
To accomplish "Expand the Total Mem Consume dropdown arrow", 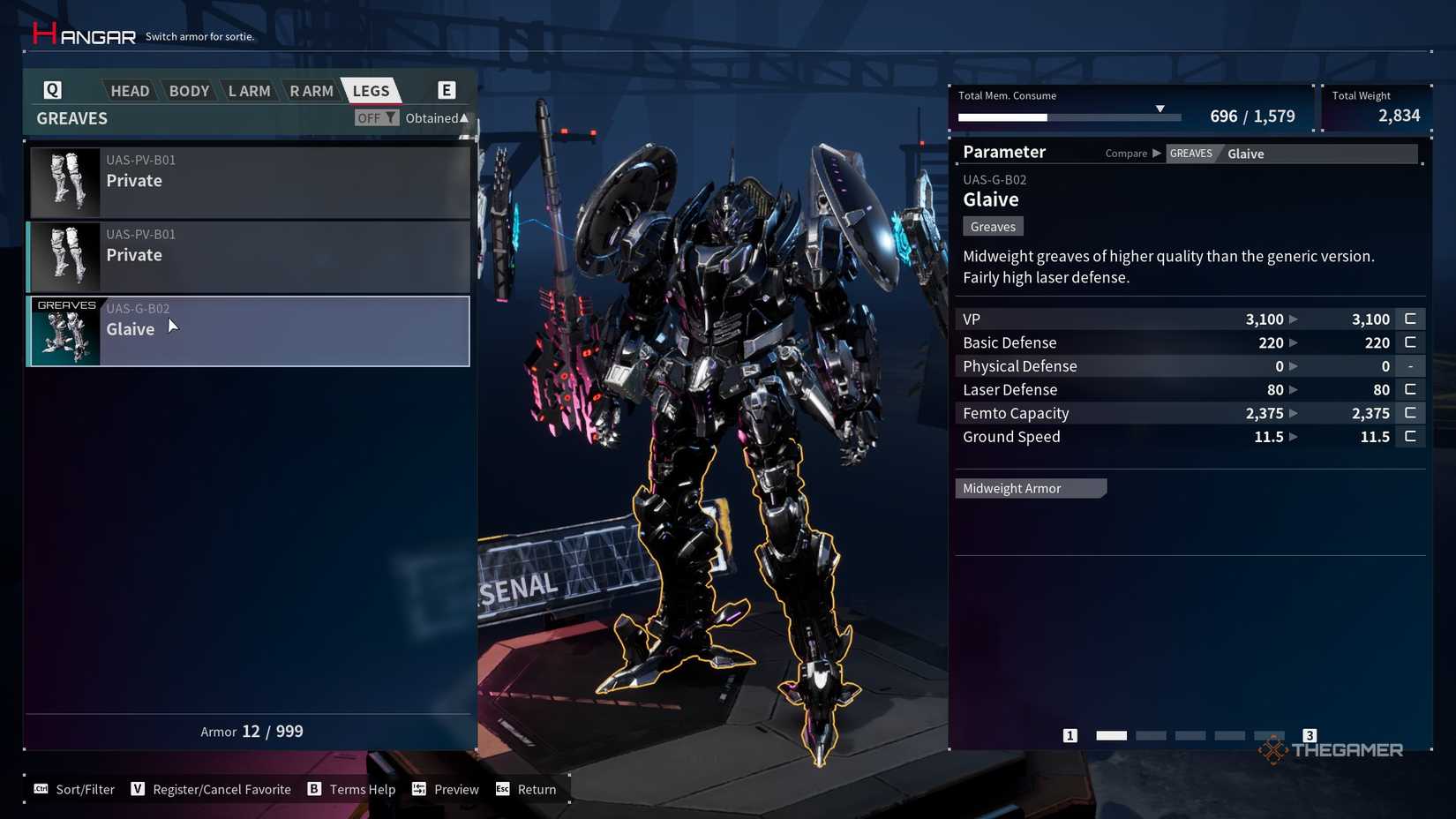I will coord(1160,109).
